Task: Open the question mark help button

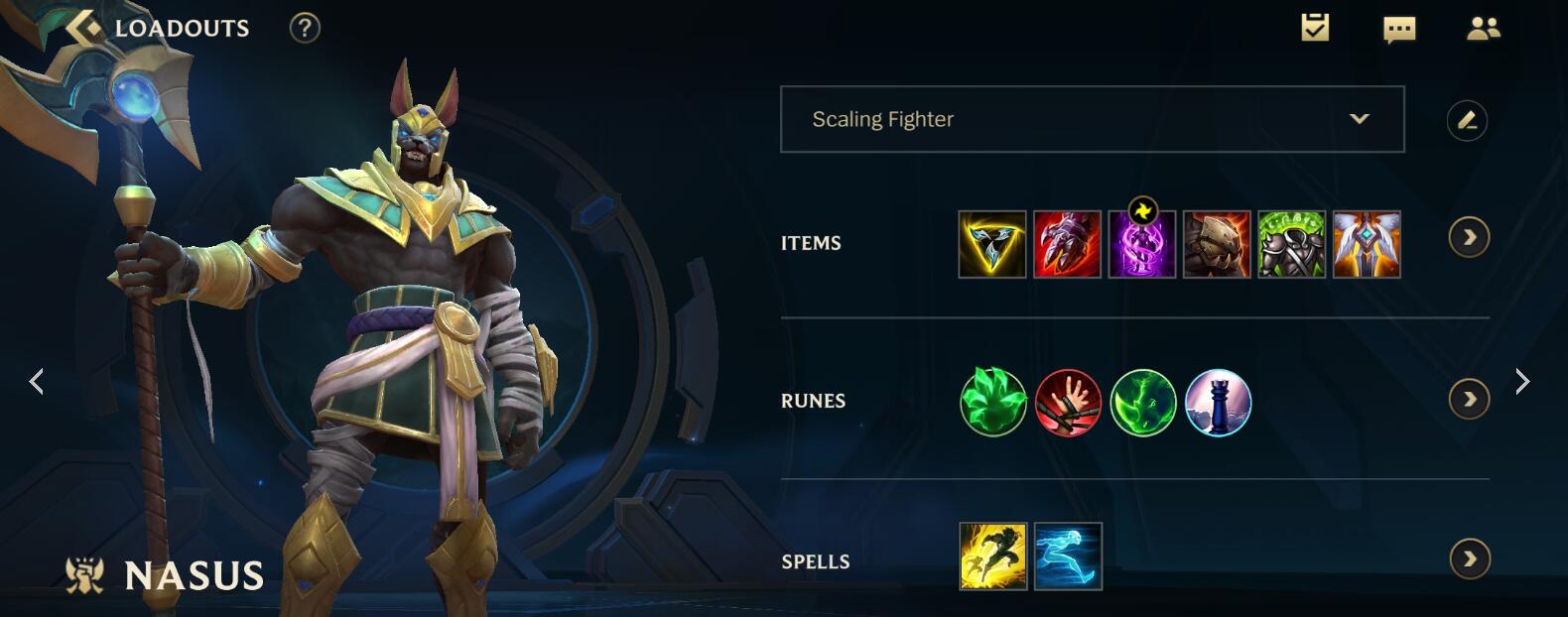Action: click(305, 28)
